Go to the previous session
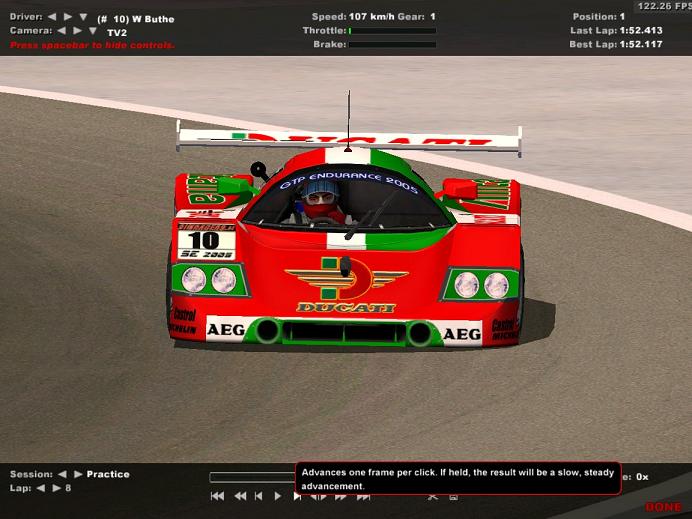Screen dimensions: 692x519 (x=62, y=474)
